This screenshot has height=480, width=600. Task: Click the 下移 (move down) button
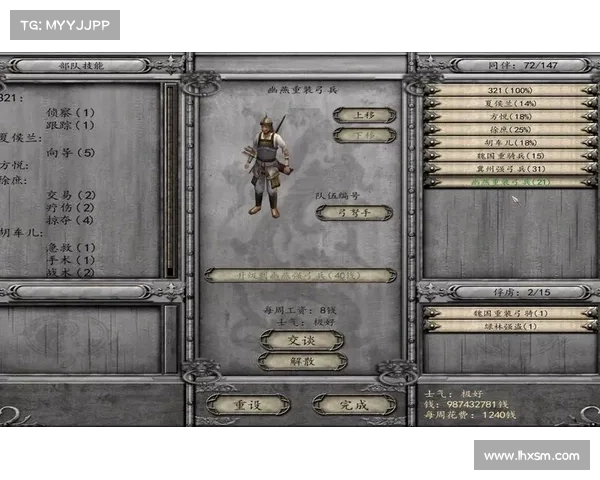pos(364,135)
